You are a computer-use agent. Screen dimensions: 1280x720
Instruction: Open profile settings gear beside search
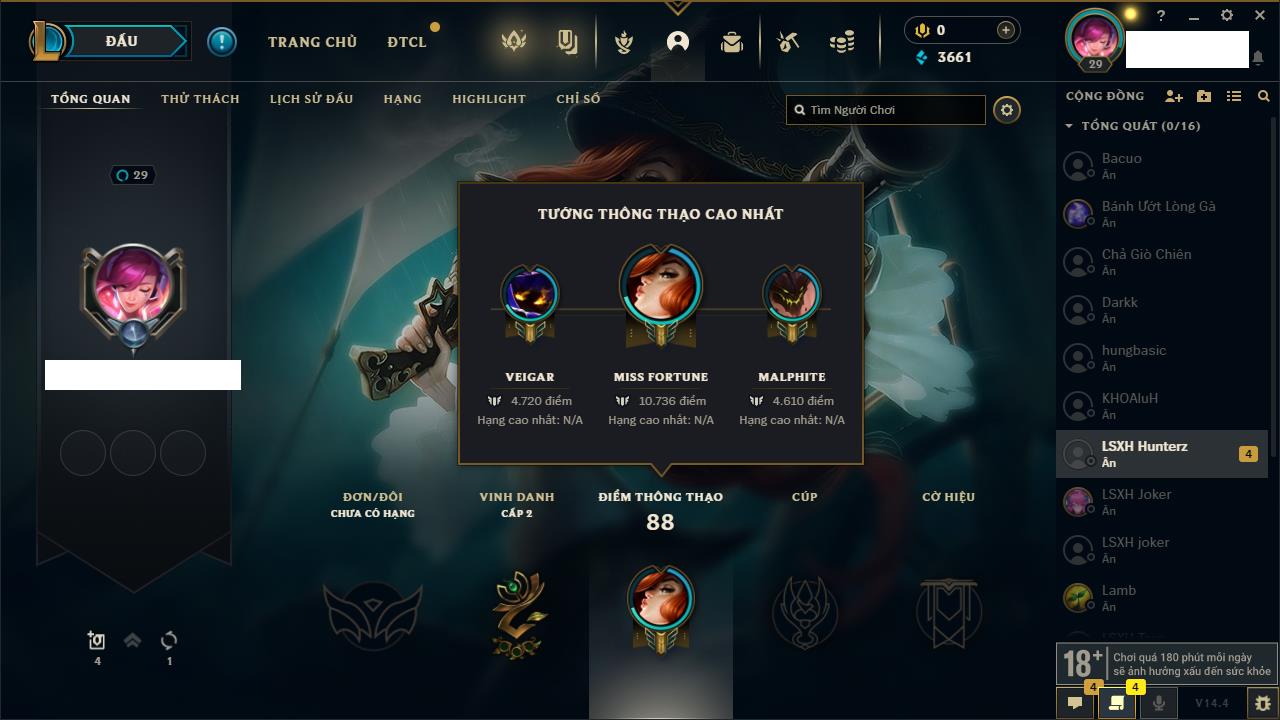pos(1007,110)
